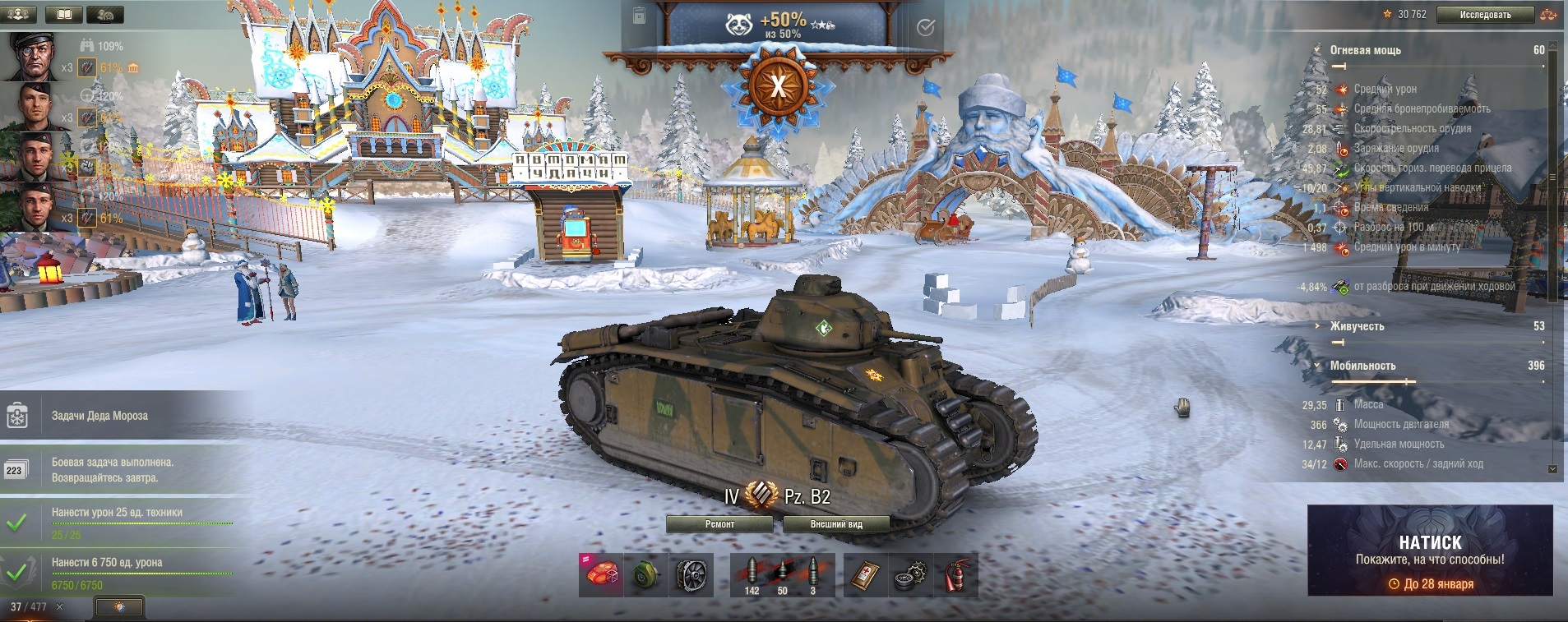Expand the Живучесть stats section

[x=1317, y=326]
